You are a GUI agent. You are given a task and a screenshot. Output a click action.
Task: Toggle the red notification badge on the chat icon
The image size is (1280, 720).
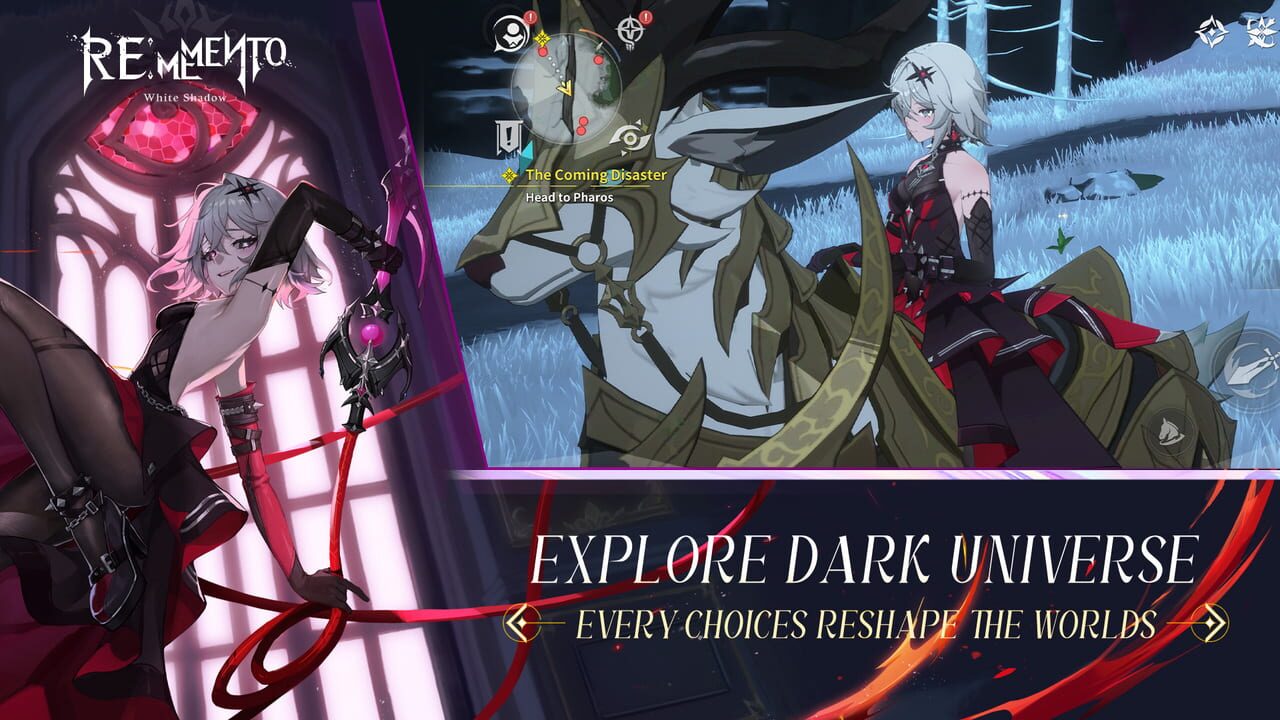[x=529, y=18]
